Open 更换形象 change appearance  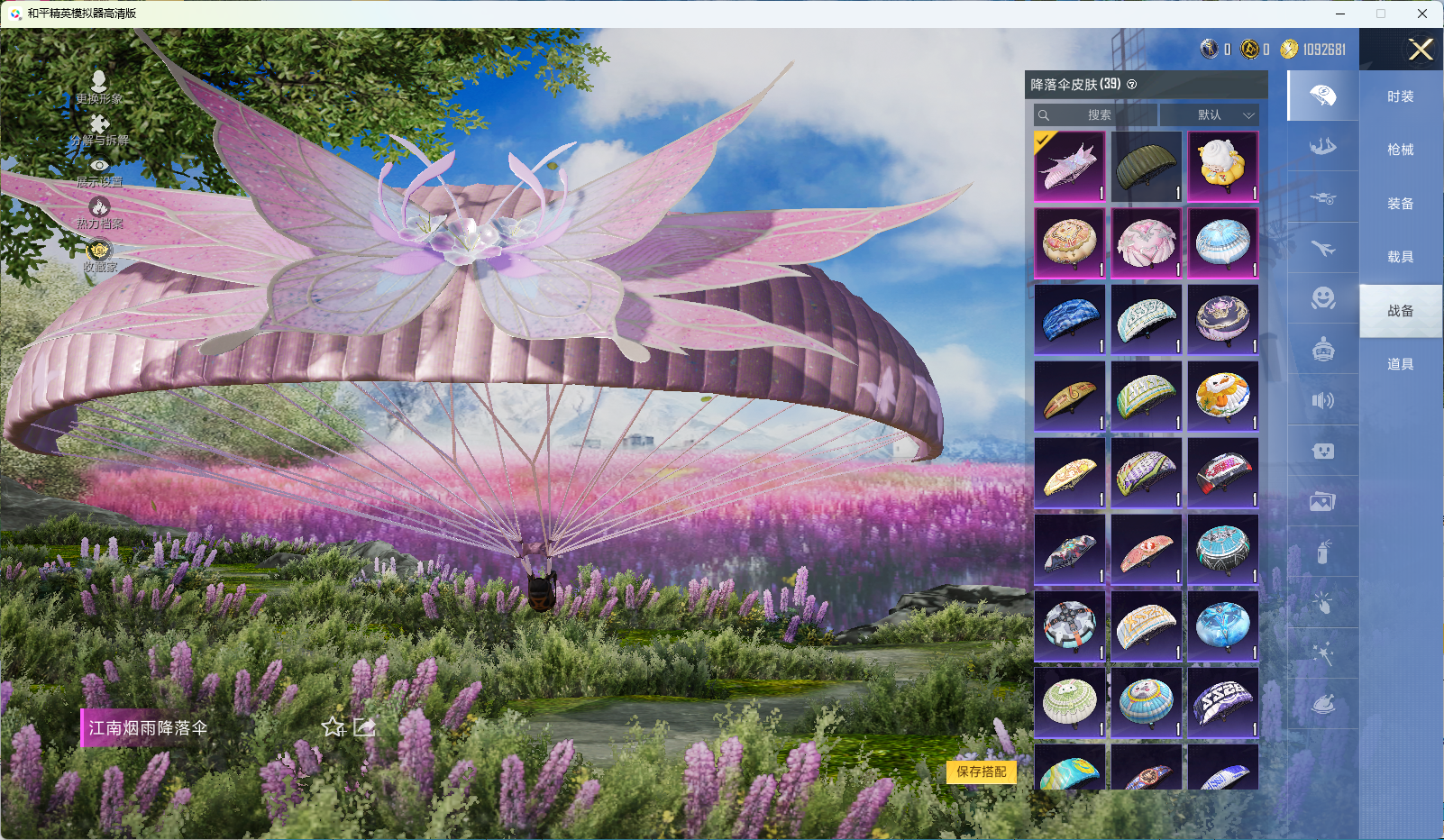click(99, 87)
